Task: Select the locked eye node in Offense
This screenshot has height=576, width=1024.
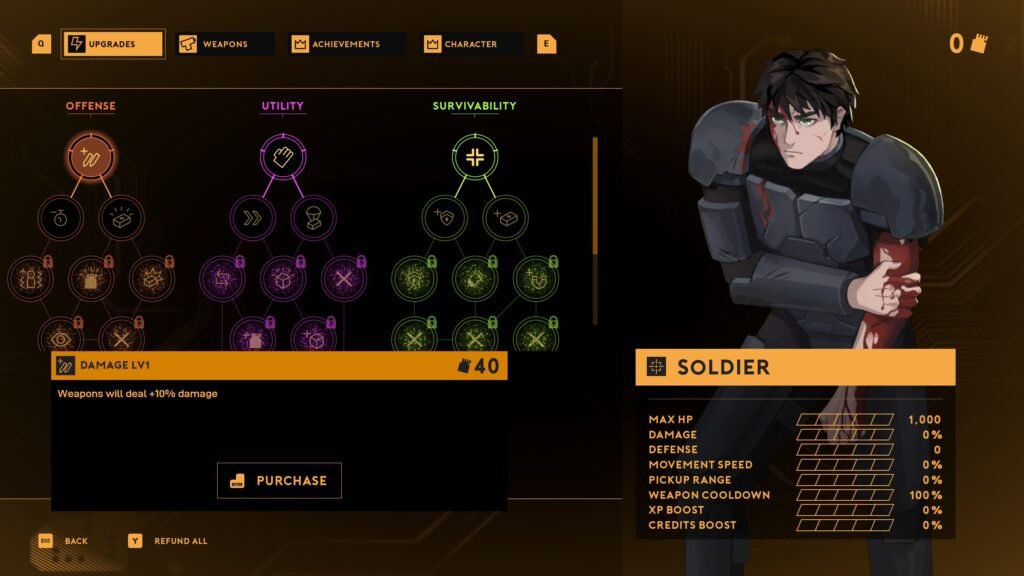Action: pyautogui.click(x=60, y=337)
